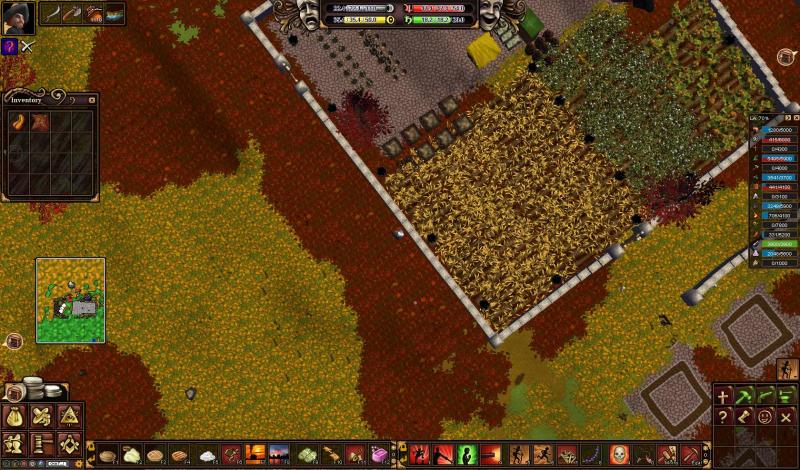Click the pirate character portrait
The image size is (800, 470).
[17, 17]
